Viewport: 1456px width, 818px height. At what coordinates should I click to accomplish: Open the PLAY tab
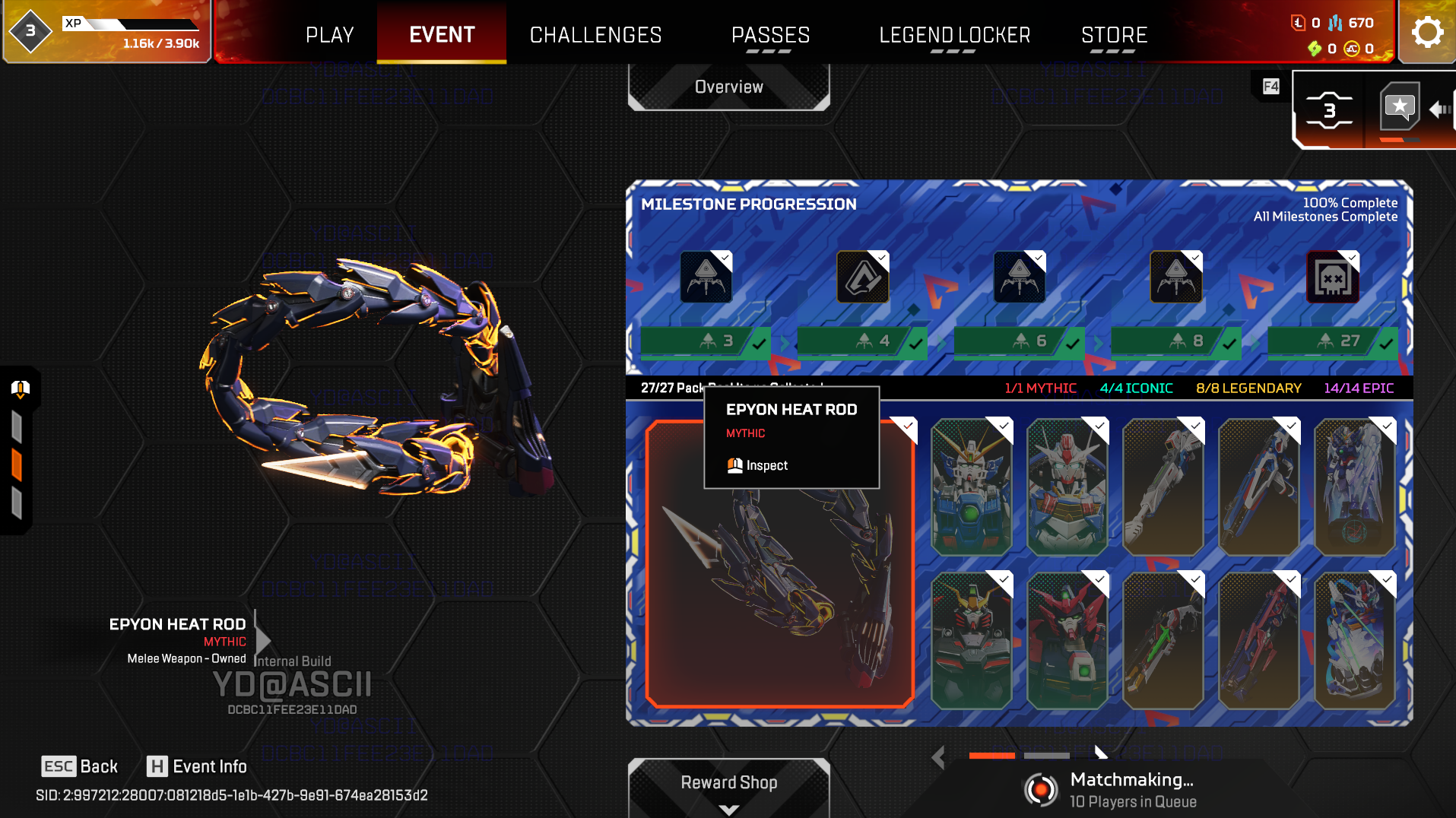[329, 35]
